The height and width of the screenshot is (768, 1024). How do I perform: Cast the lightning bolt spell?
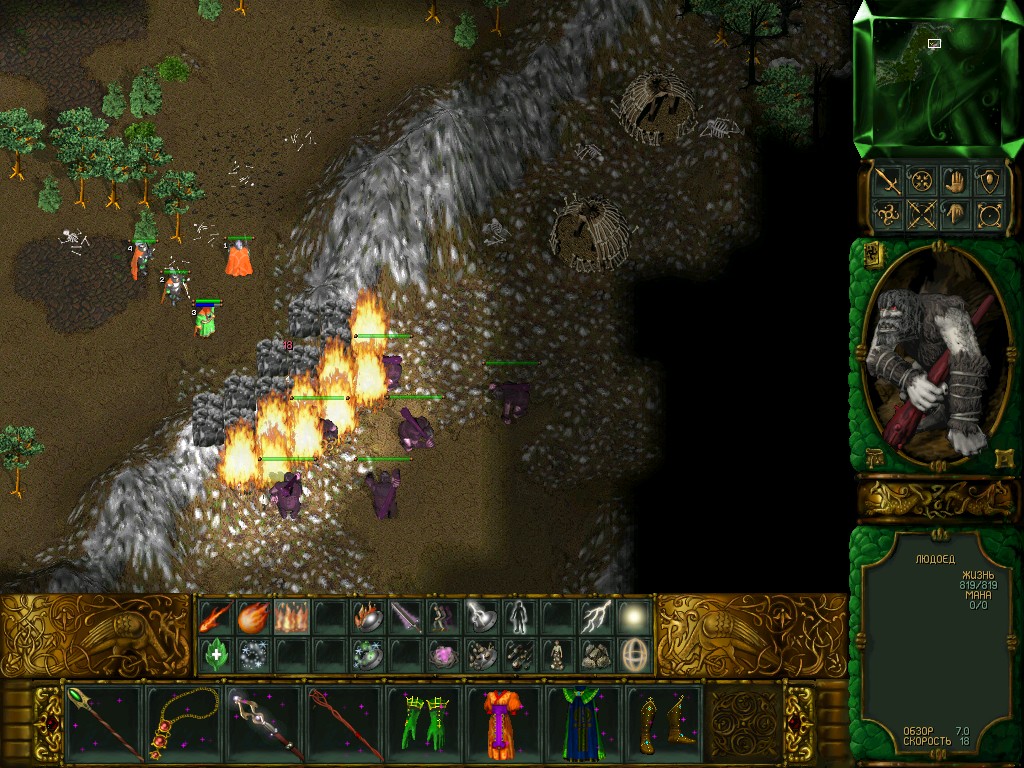pyautogui.click(x=596, y=616)
